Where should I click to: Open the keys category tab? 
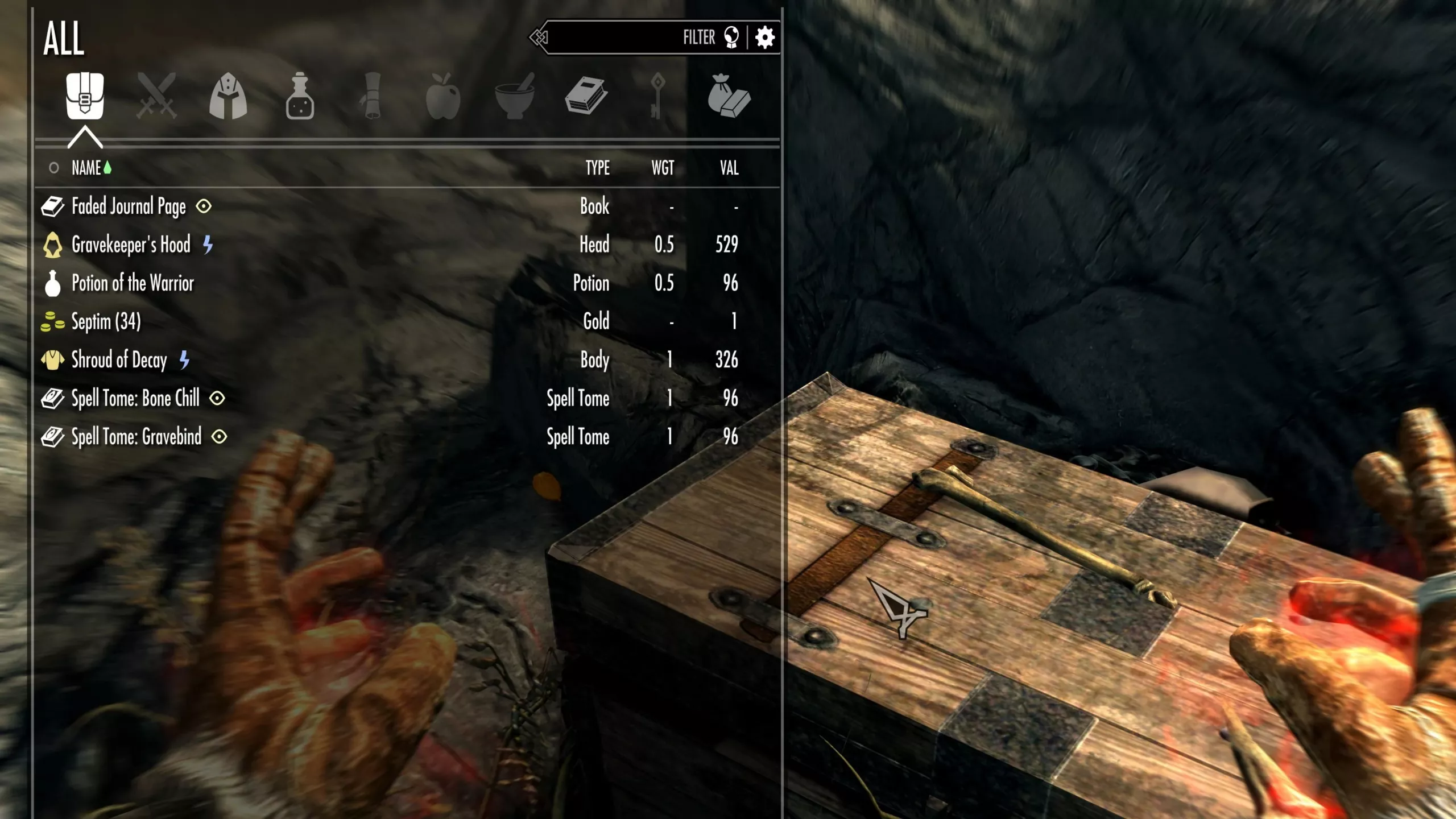click(x=657, y=96)
